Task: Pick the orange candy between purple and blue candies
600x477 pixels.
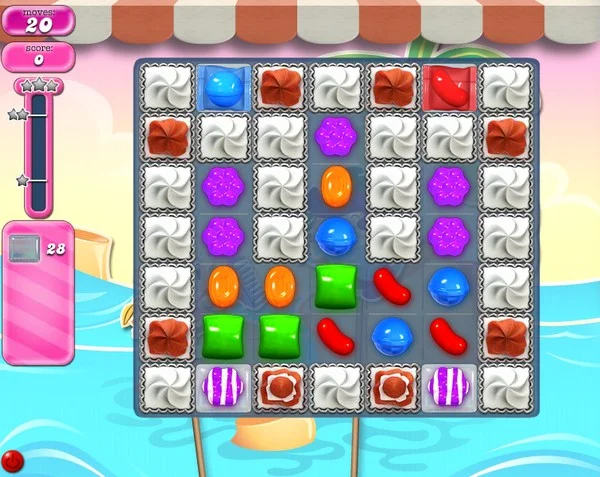Action: [335, 185]
